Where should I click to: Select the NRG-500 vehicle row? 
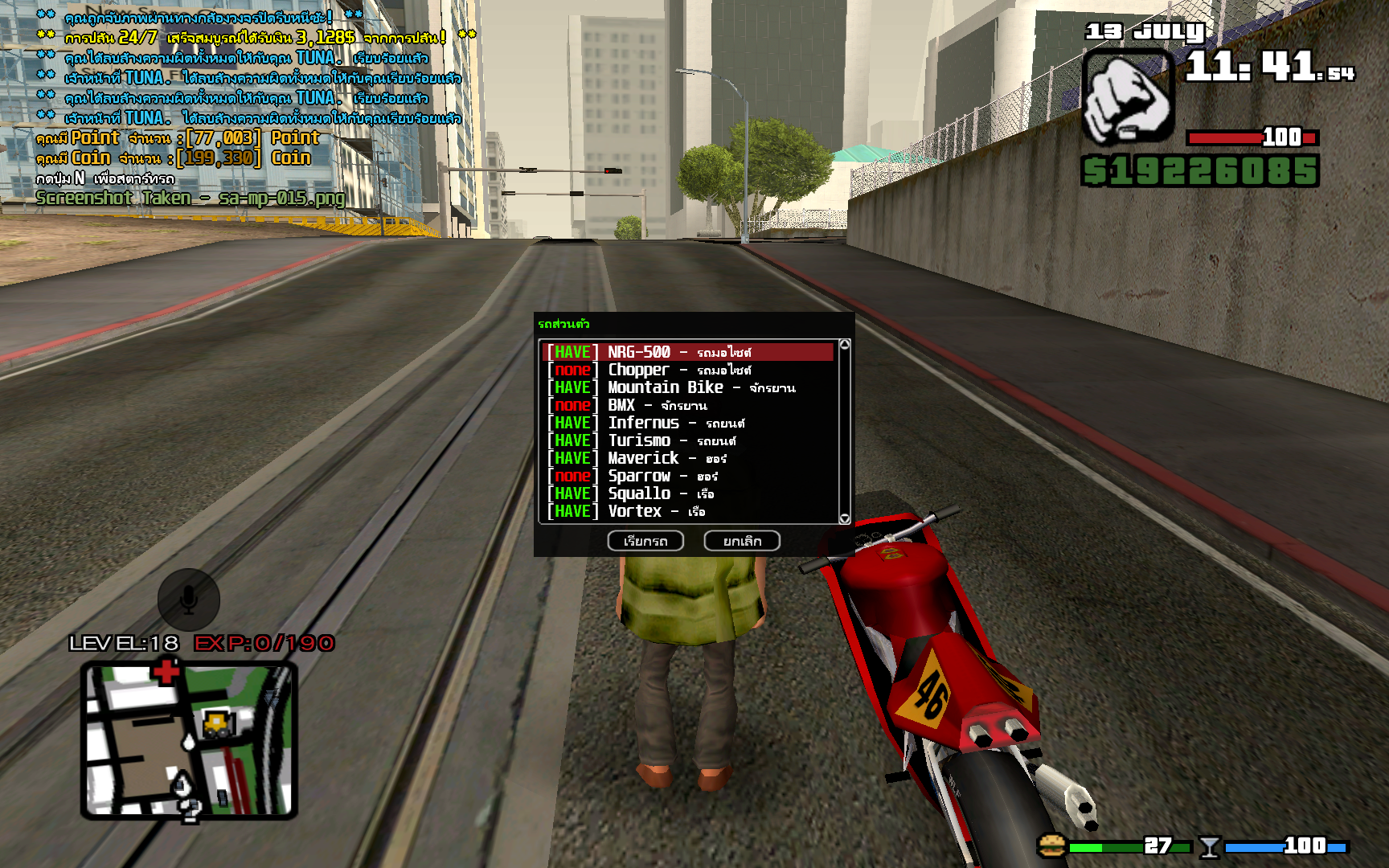click(688, 352)
